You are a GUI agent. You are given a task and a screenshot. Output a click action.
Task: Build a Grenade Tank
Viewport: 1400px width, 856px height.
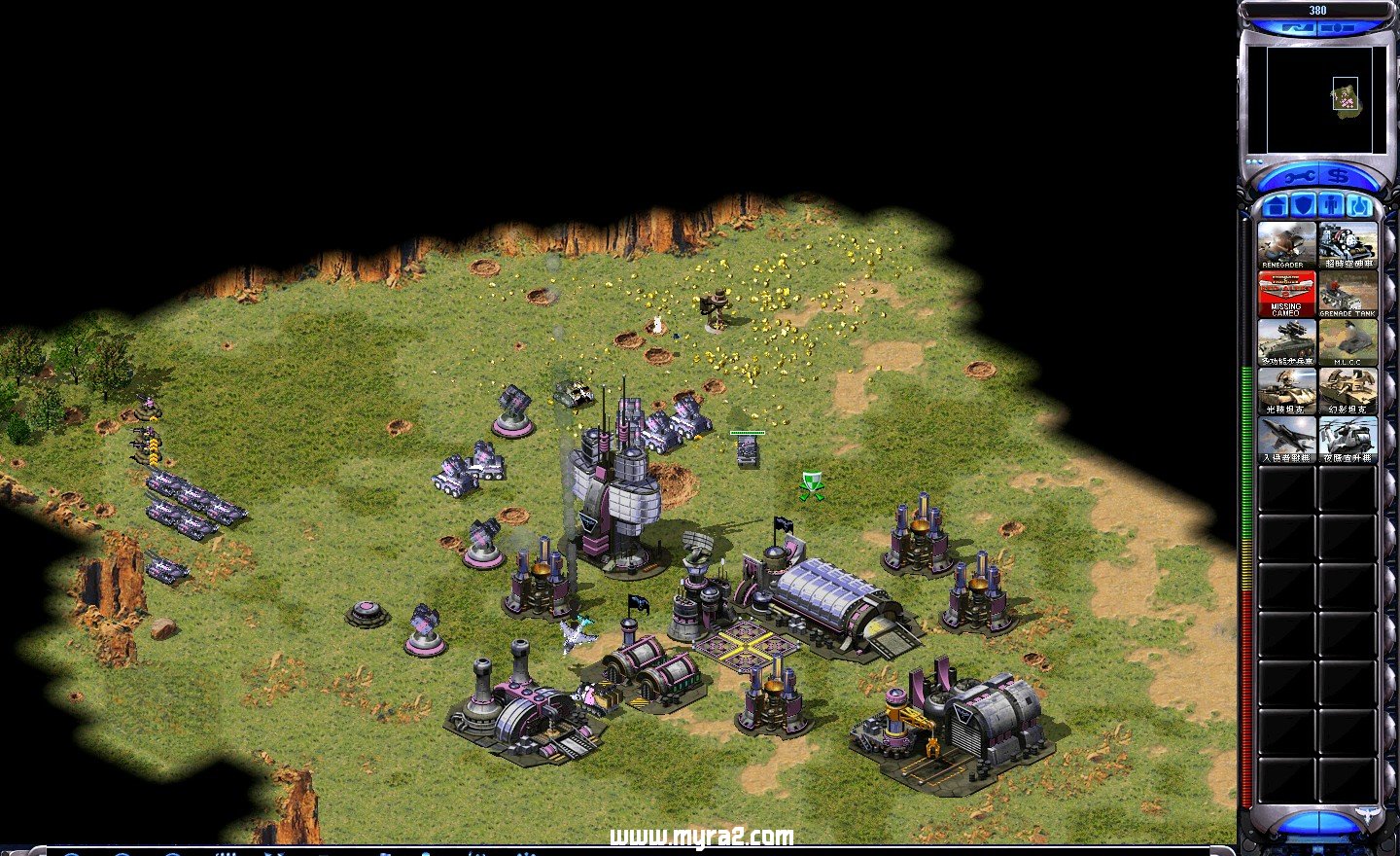tap(1347, 293)
